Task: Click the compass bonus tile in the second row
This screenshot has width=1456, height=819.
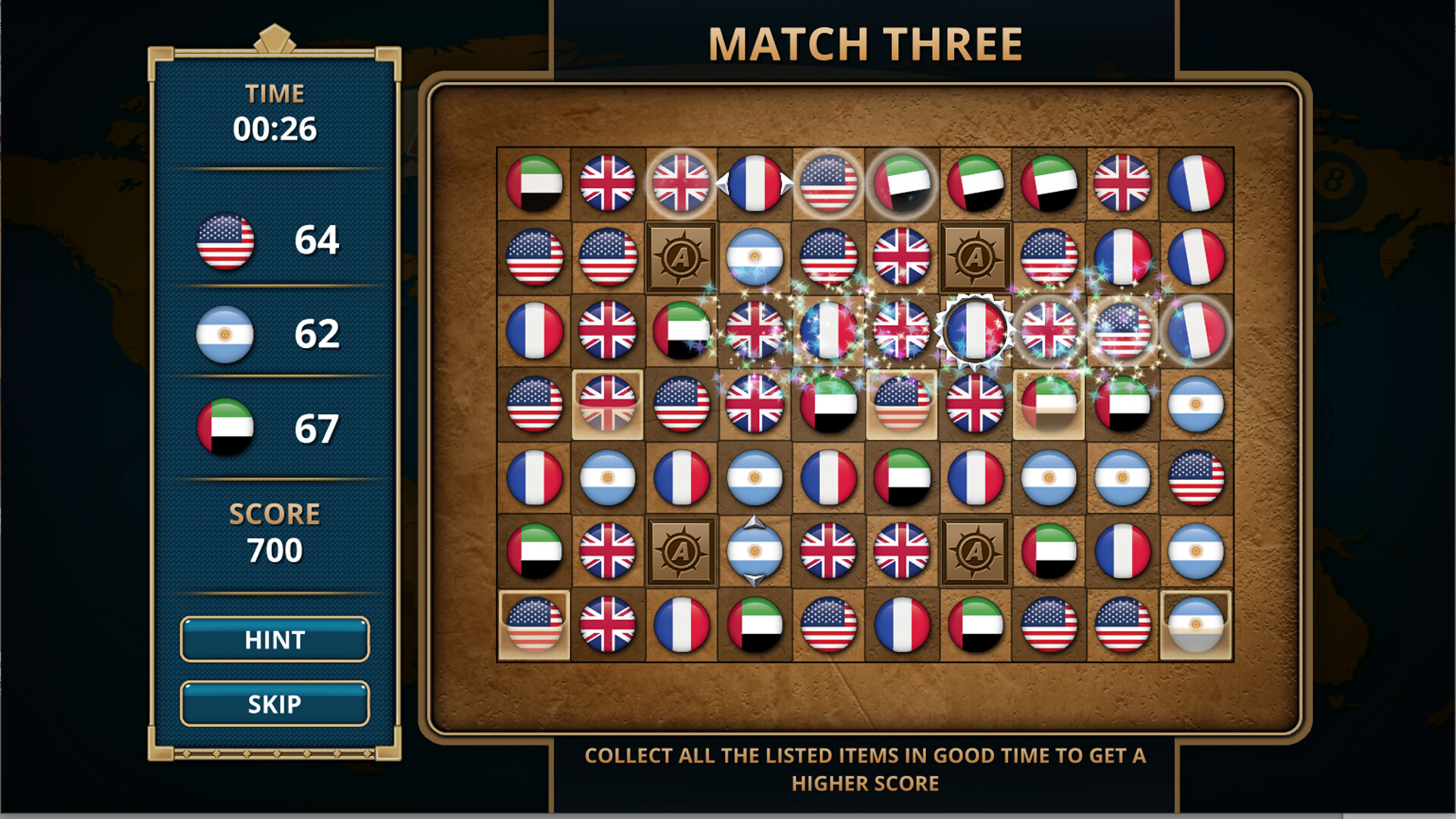Action: (681, 256)
